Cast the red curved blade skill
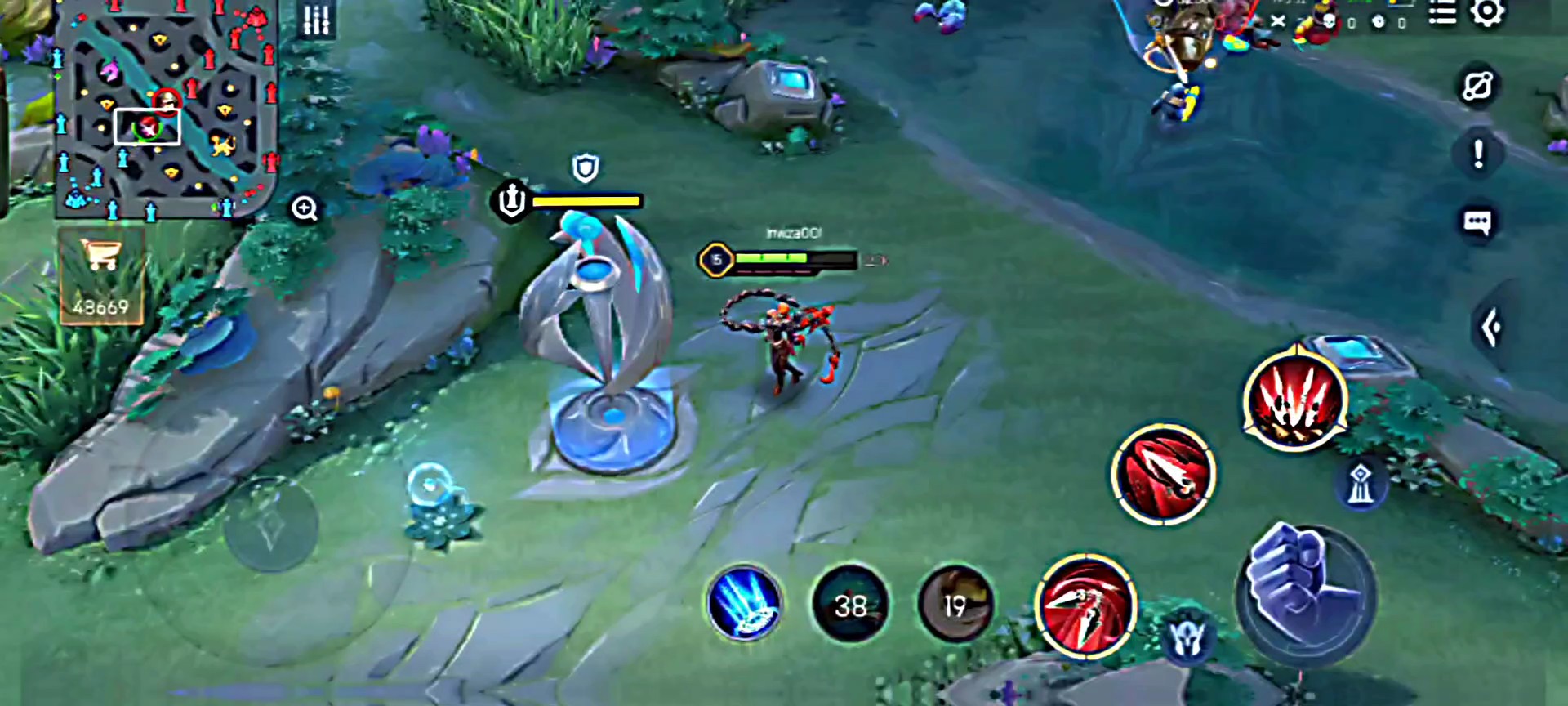 pos(1085,606)
